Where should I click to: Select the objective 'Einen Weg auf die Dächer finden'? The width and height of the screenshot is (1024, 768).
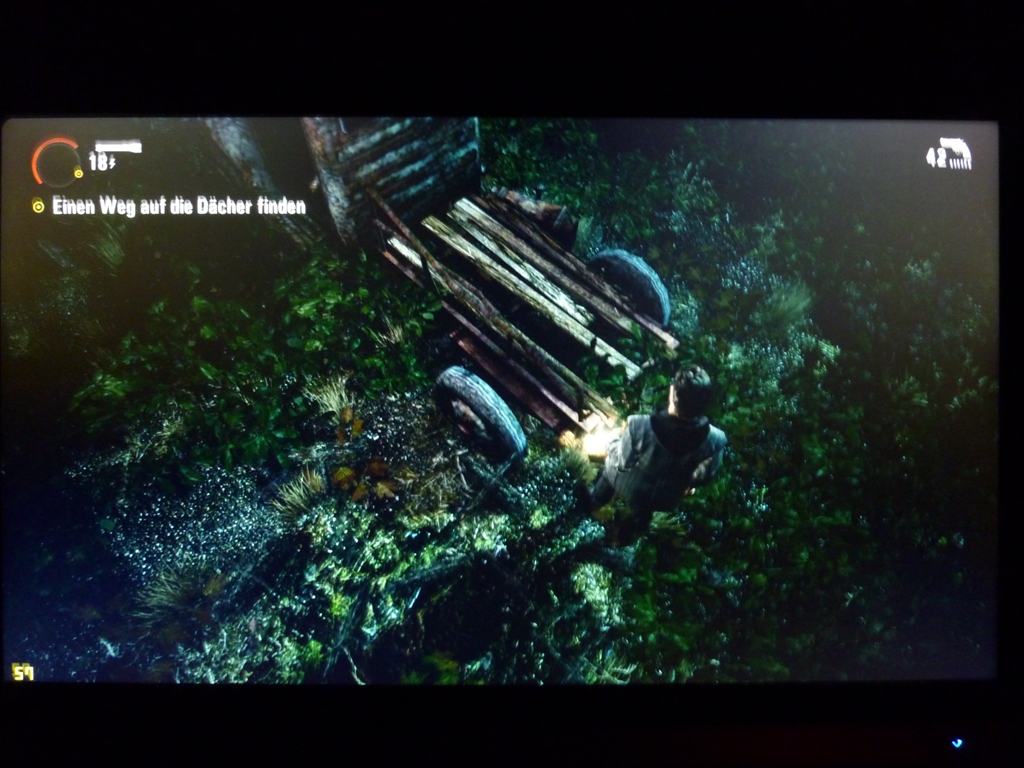click(178, 207)
